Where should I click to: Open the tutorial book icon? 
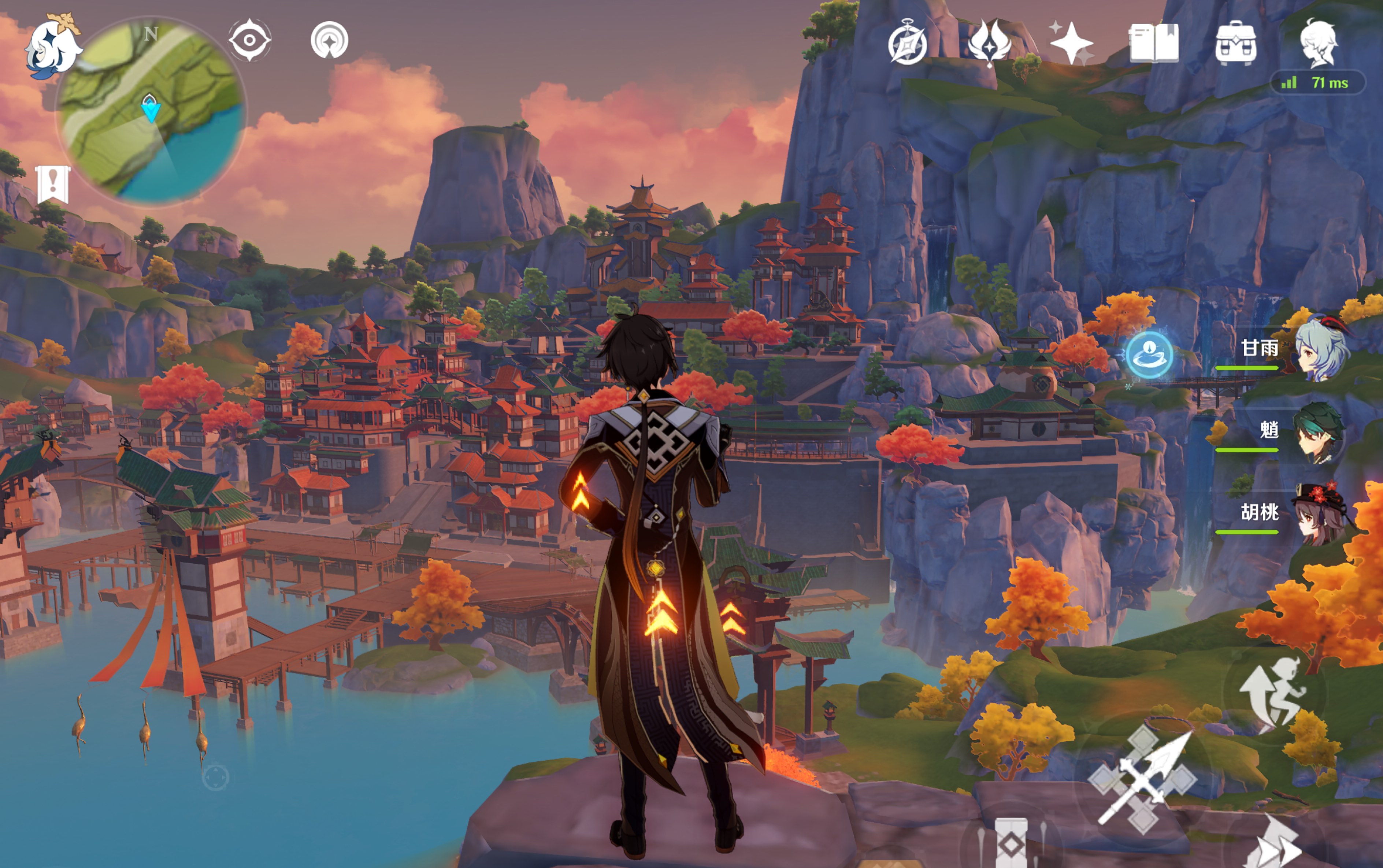click(x=1153, y=42)
